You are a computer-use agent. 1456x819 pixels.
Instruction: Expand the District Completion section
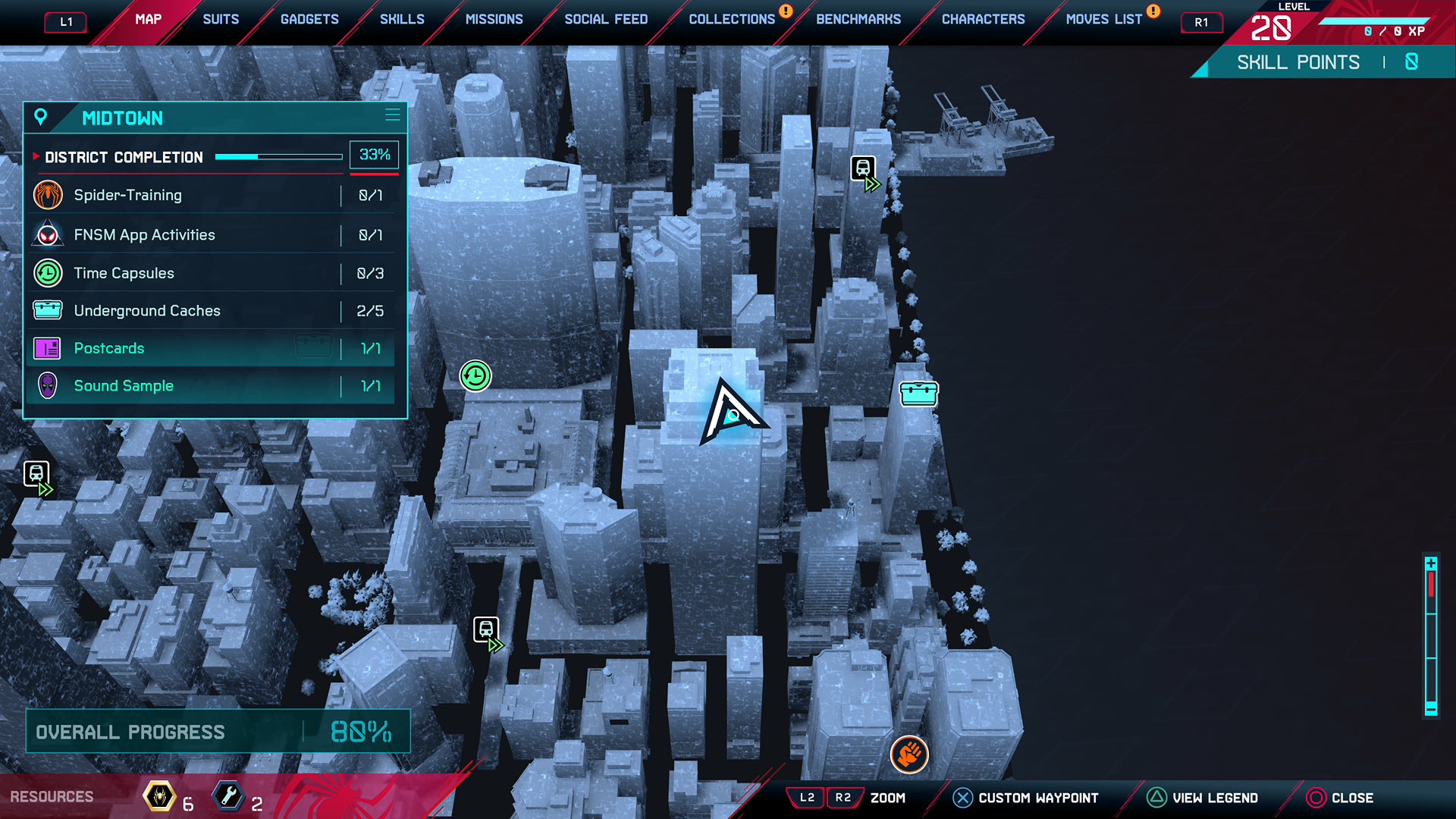pyautogui.click(x=124, y=157)
